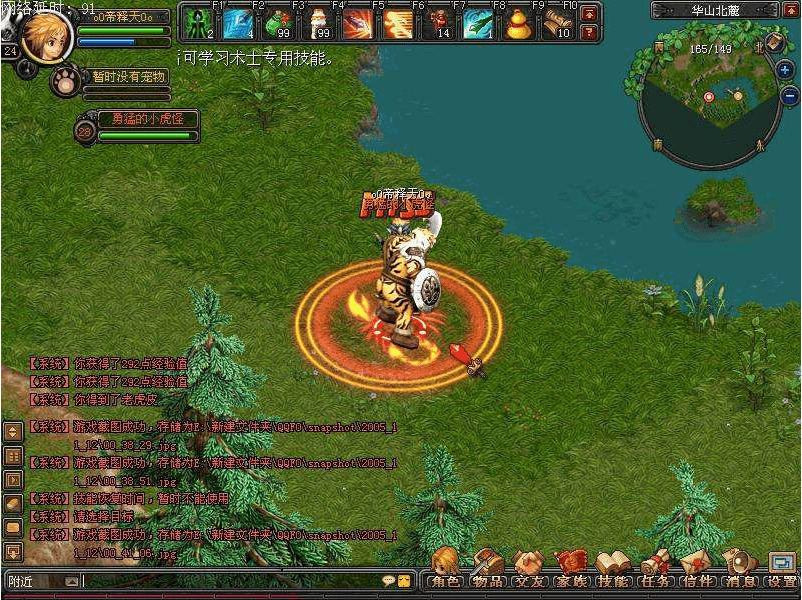This screenshot has width=802, height=600.
Task: Activate the F6 orange dash skill
Action: 398,23
